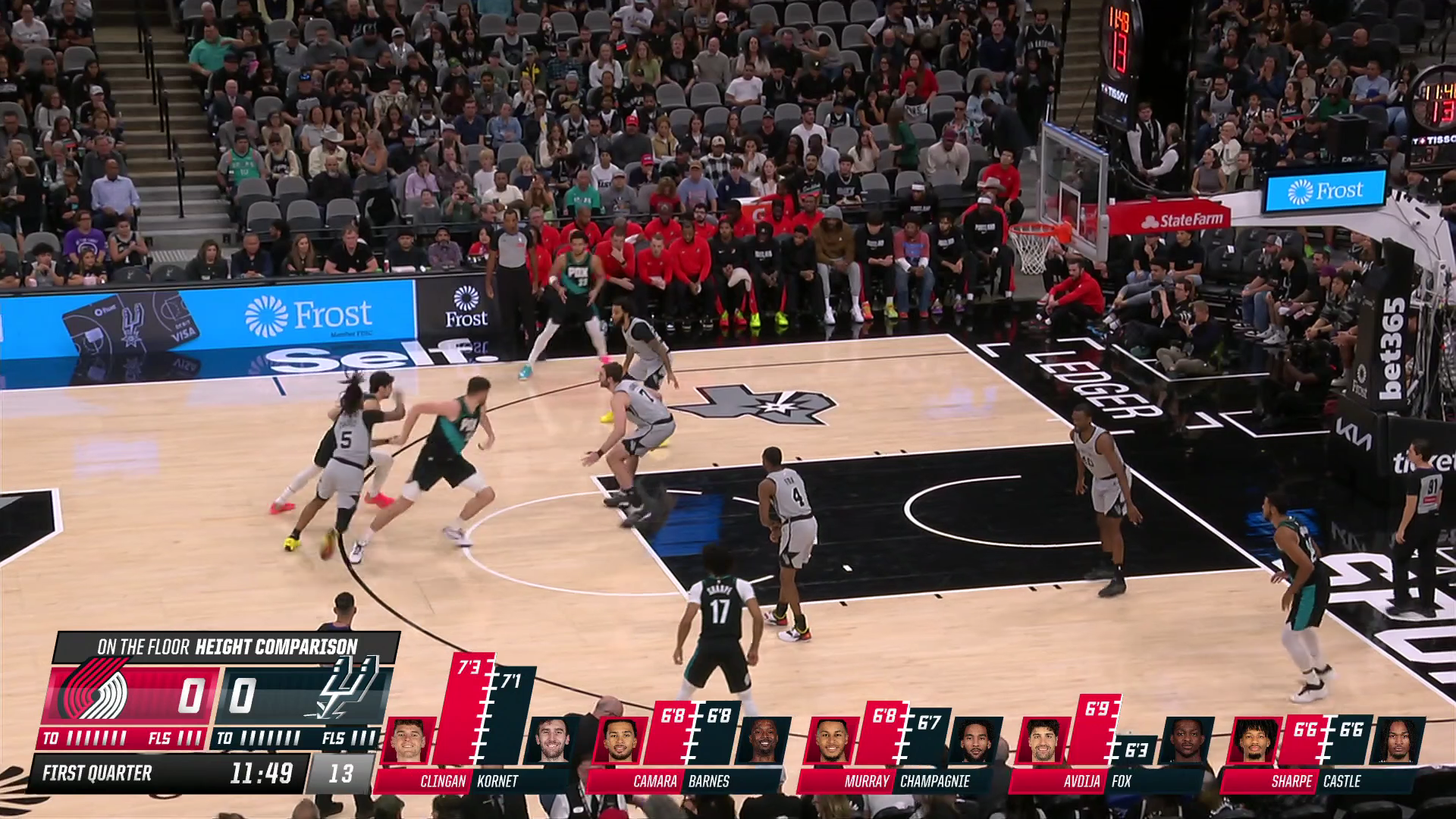
Task: Choose Camara's portrait in the height comparison
Action: coord(620,741)
